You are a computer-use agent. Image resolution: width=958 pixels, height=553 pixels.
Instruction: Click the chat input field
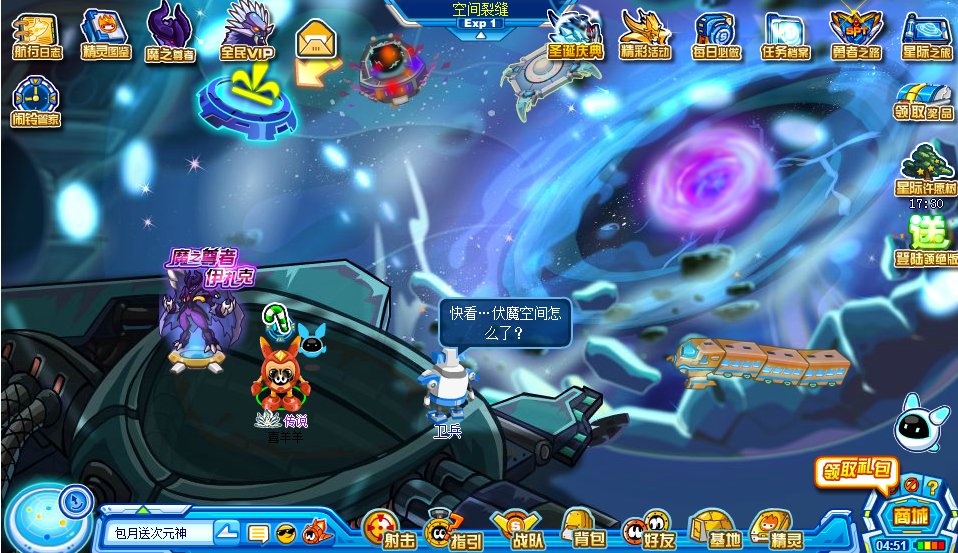pyautogui.click(x=158, y=532)
